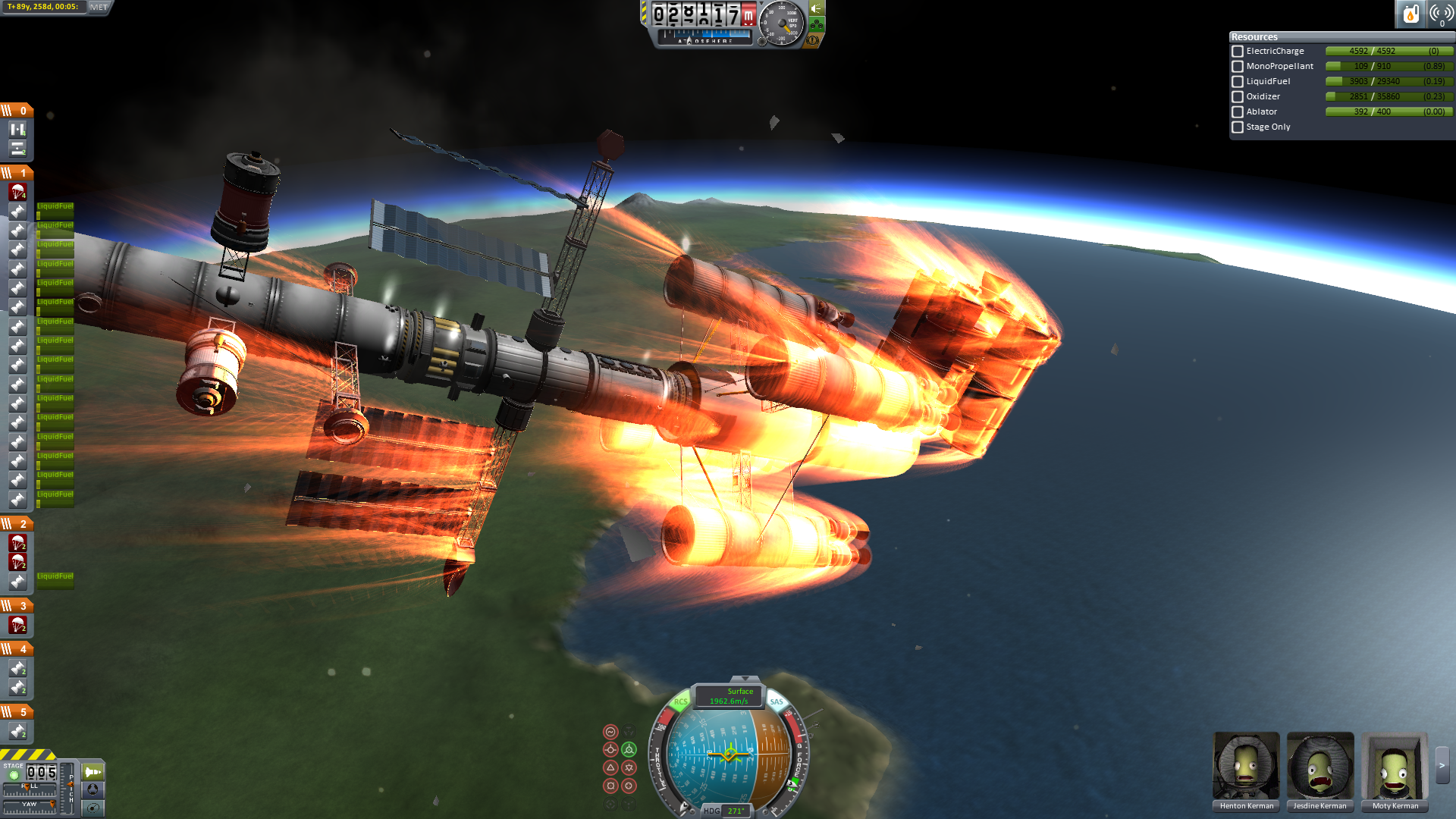Tick the MonoPropellant resource checkbox

pos(1238,67)
